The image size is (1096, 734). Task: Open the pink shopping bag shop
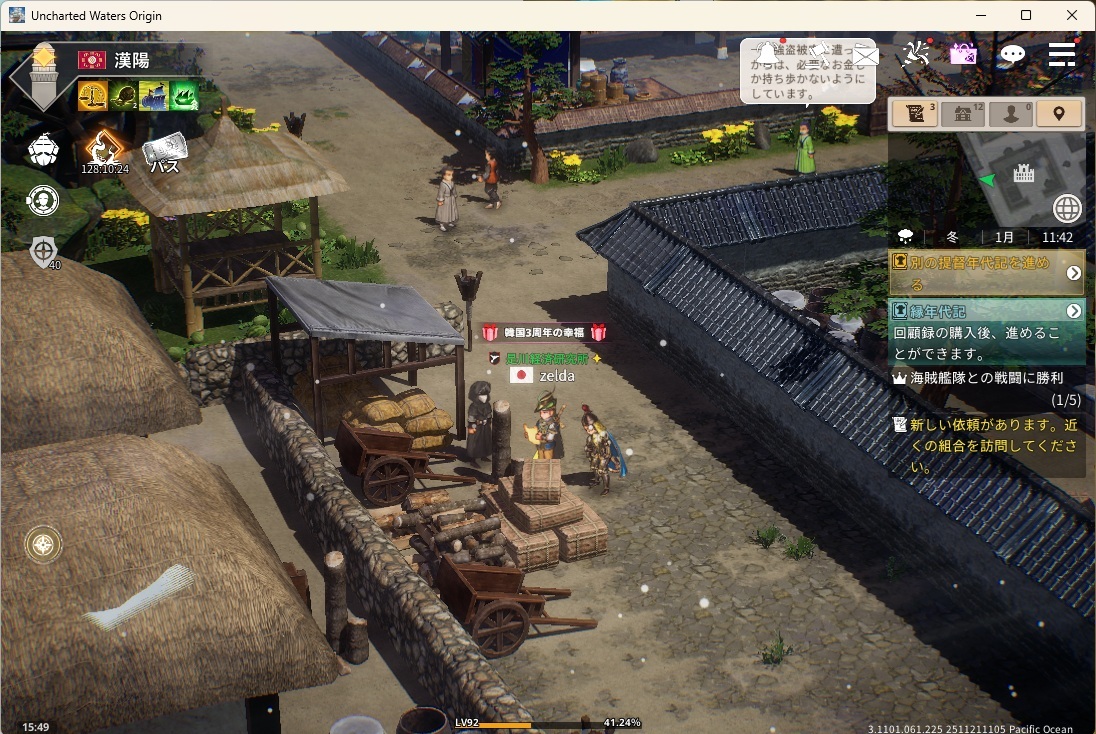coord(963,54)
